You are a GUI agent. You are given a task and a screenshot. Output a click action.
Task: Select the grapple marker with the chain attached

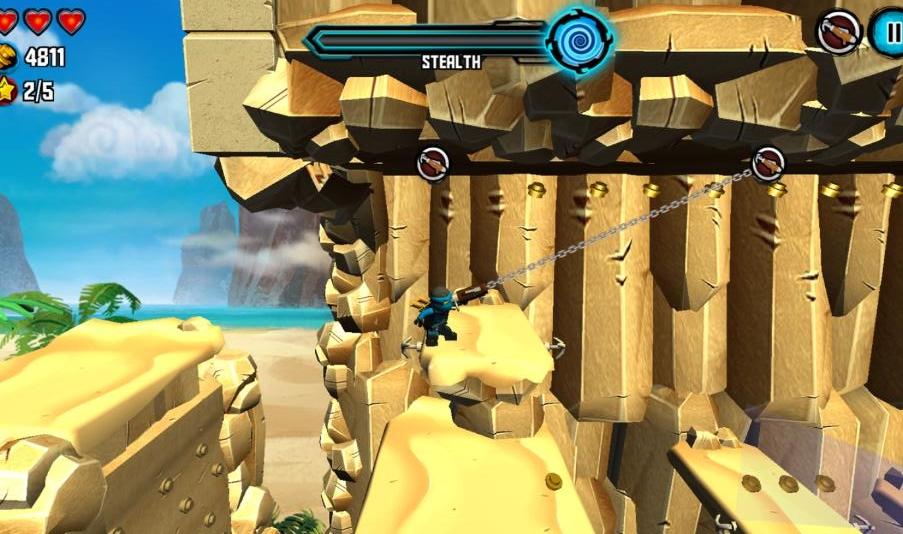pos(768,163)
